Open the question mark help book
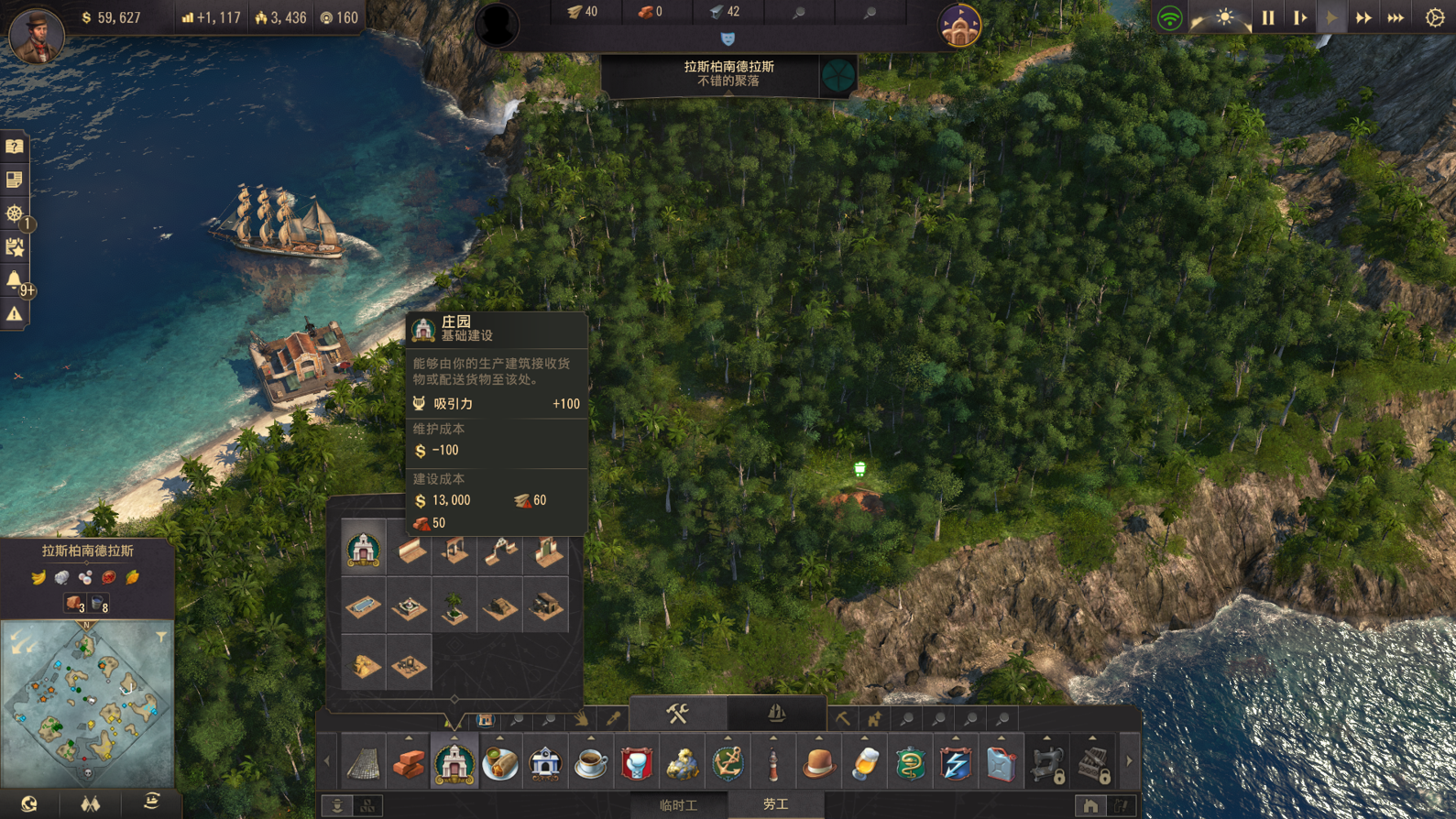Image resolution: width=1456 pixels, height=819 pixels. coord(15,147)
